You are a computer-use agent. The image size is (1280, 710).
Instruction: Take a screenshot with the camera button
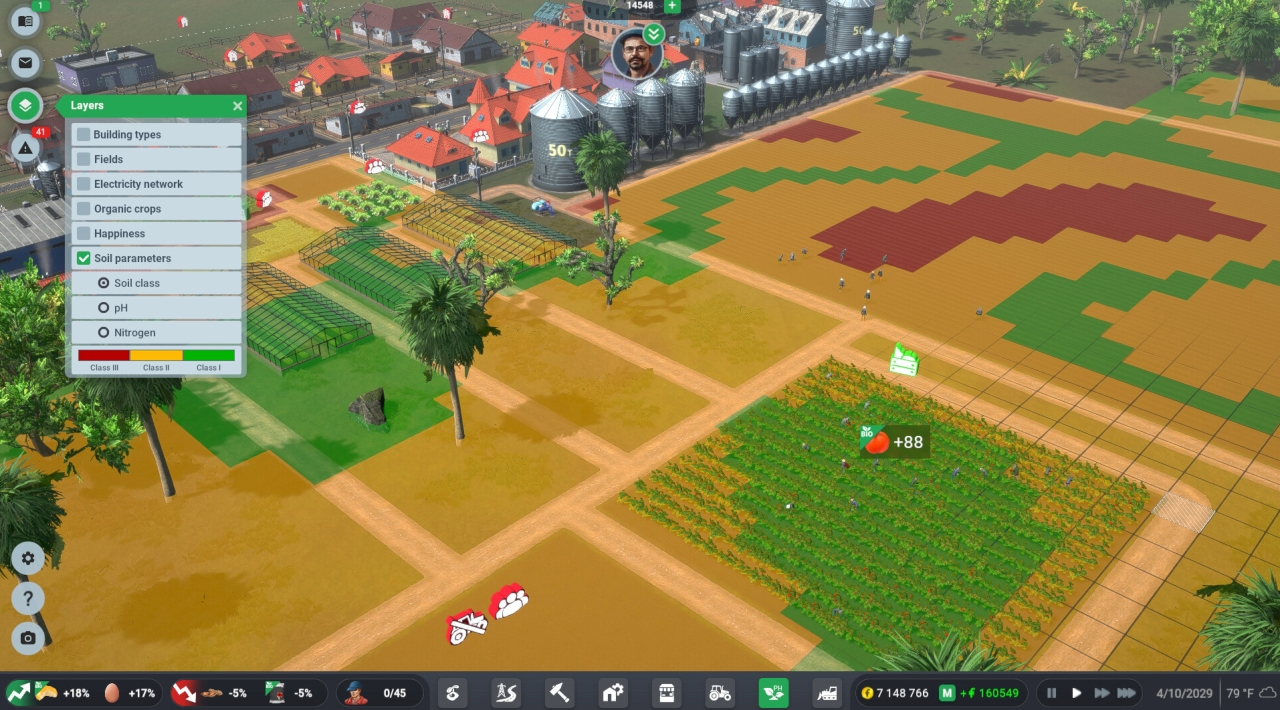tap(28, 638)
